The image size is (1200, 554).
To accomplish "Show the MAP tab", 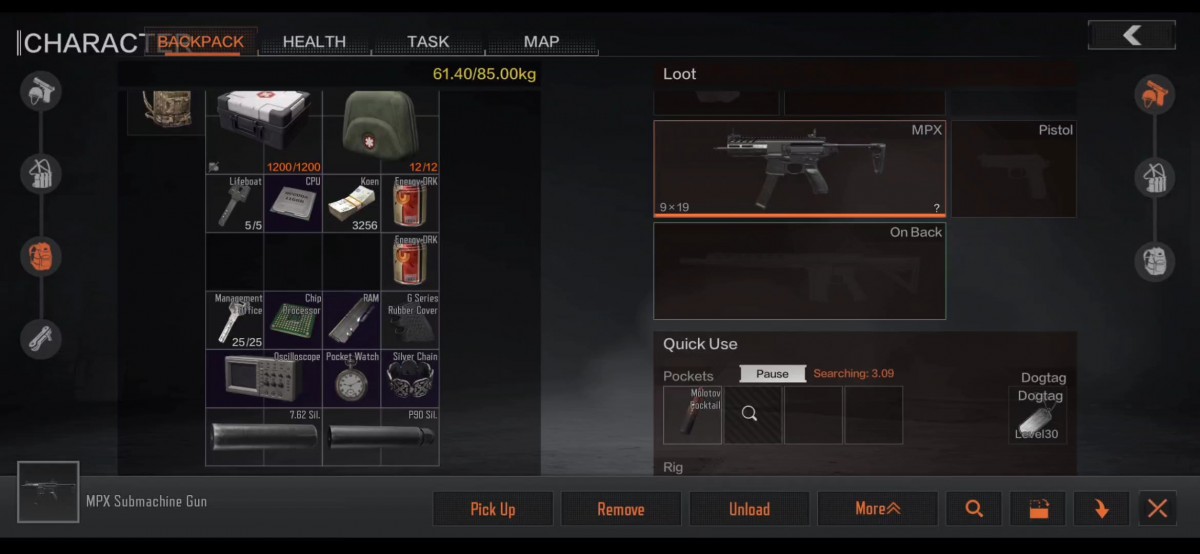I will 541,42.
